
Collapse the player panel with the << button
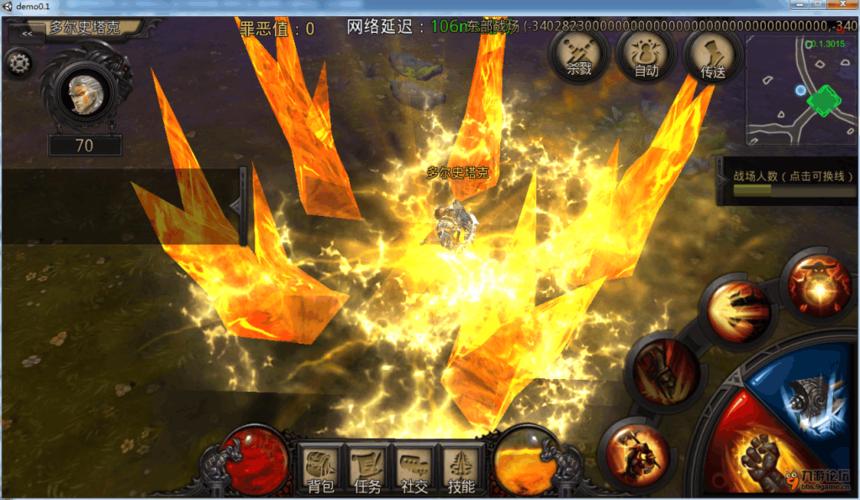coord(27,32)
